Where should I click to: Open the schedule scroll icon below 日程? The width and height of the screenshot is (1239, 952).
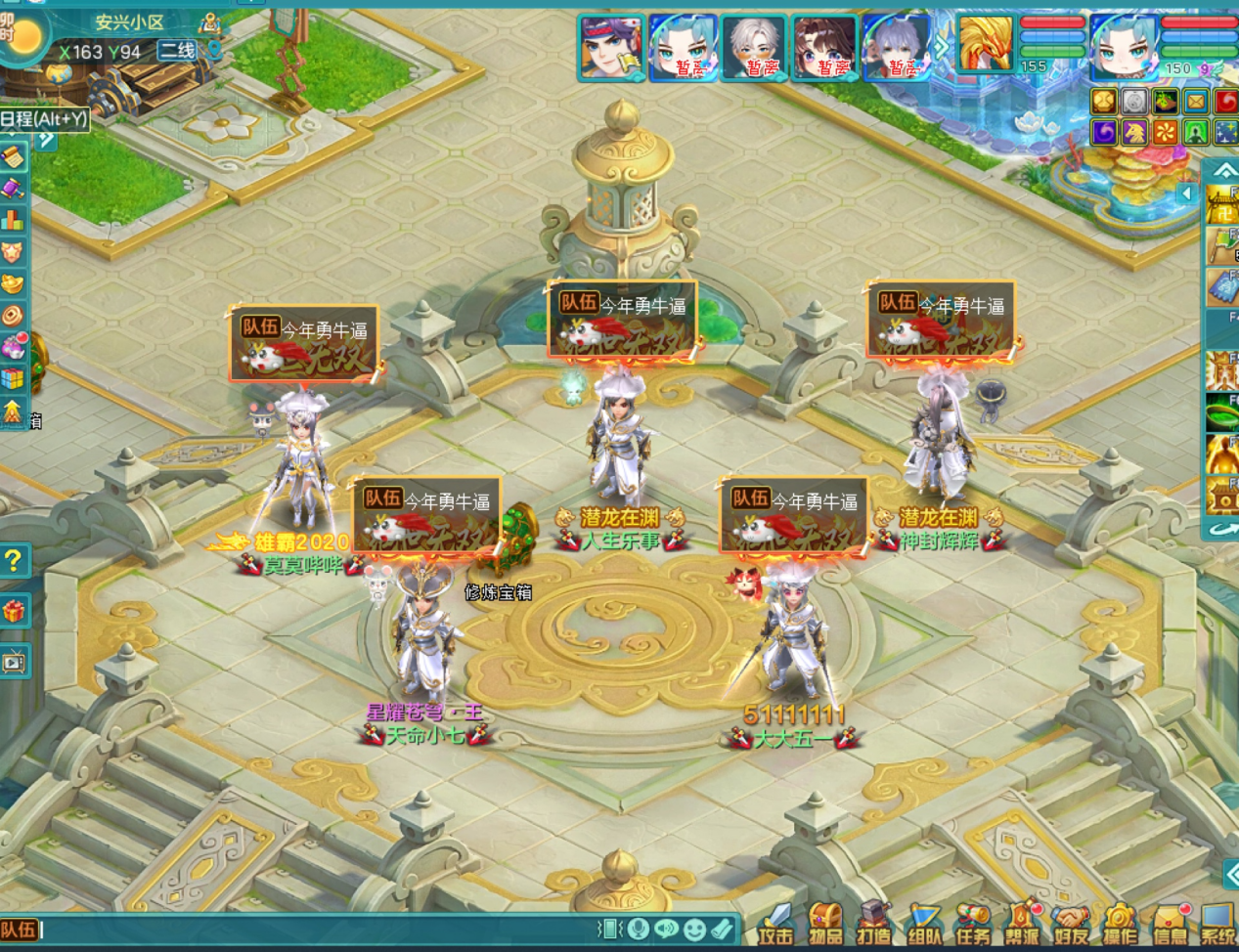point(13,156)
